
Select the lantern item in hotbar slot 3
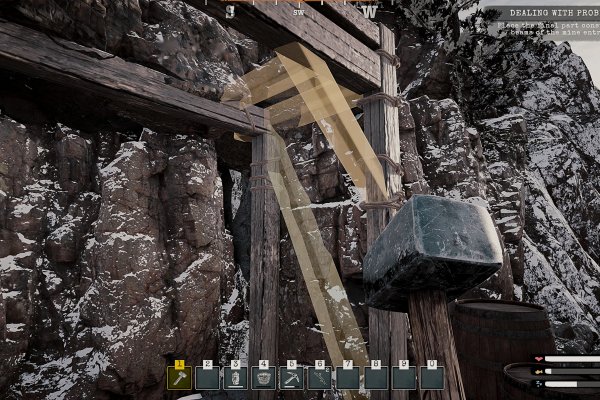pyautogui.click(x=236, y=378)
